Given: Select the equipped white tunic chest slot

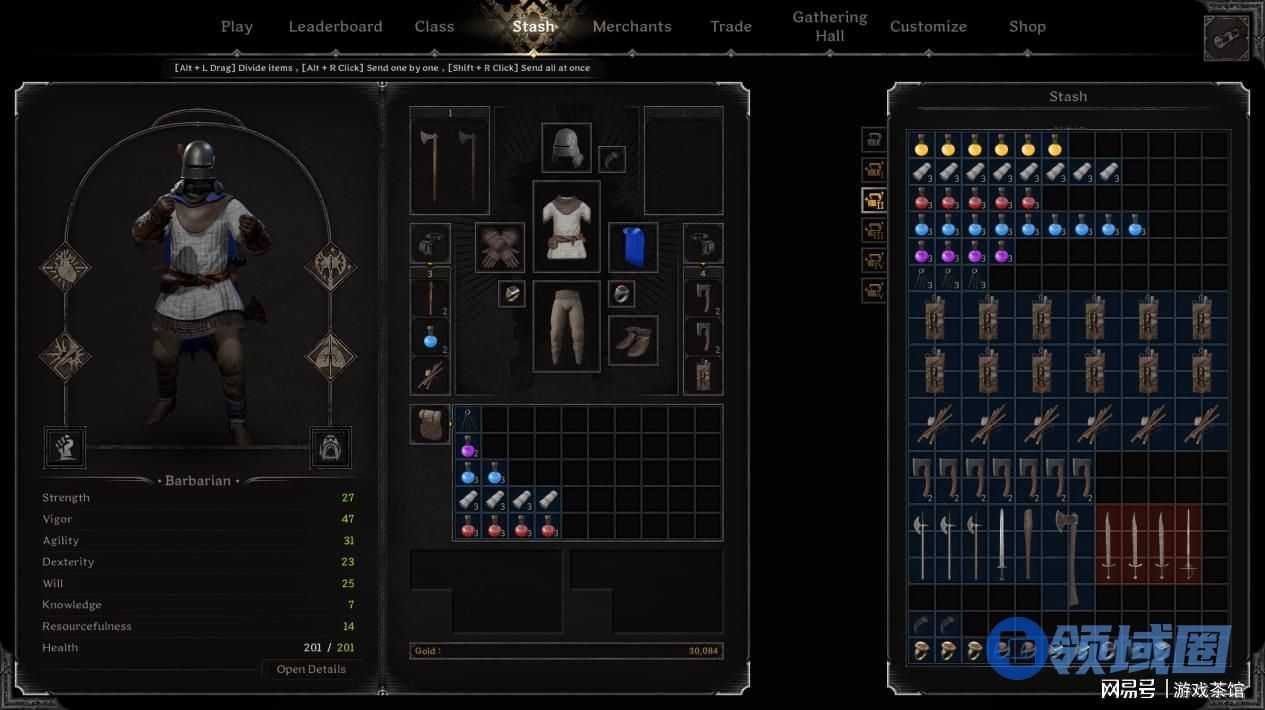Looking at the screenshot, I should 566,226.
